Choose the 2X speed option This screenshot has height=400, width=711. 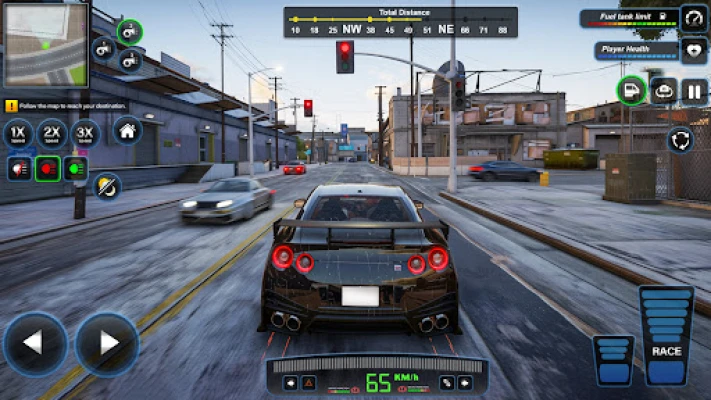tap(52, 133)
